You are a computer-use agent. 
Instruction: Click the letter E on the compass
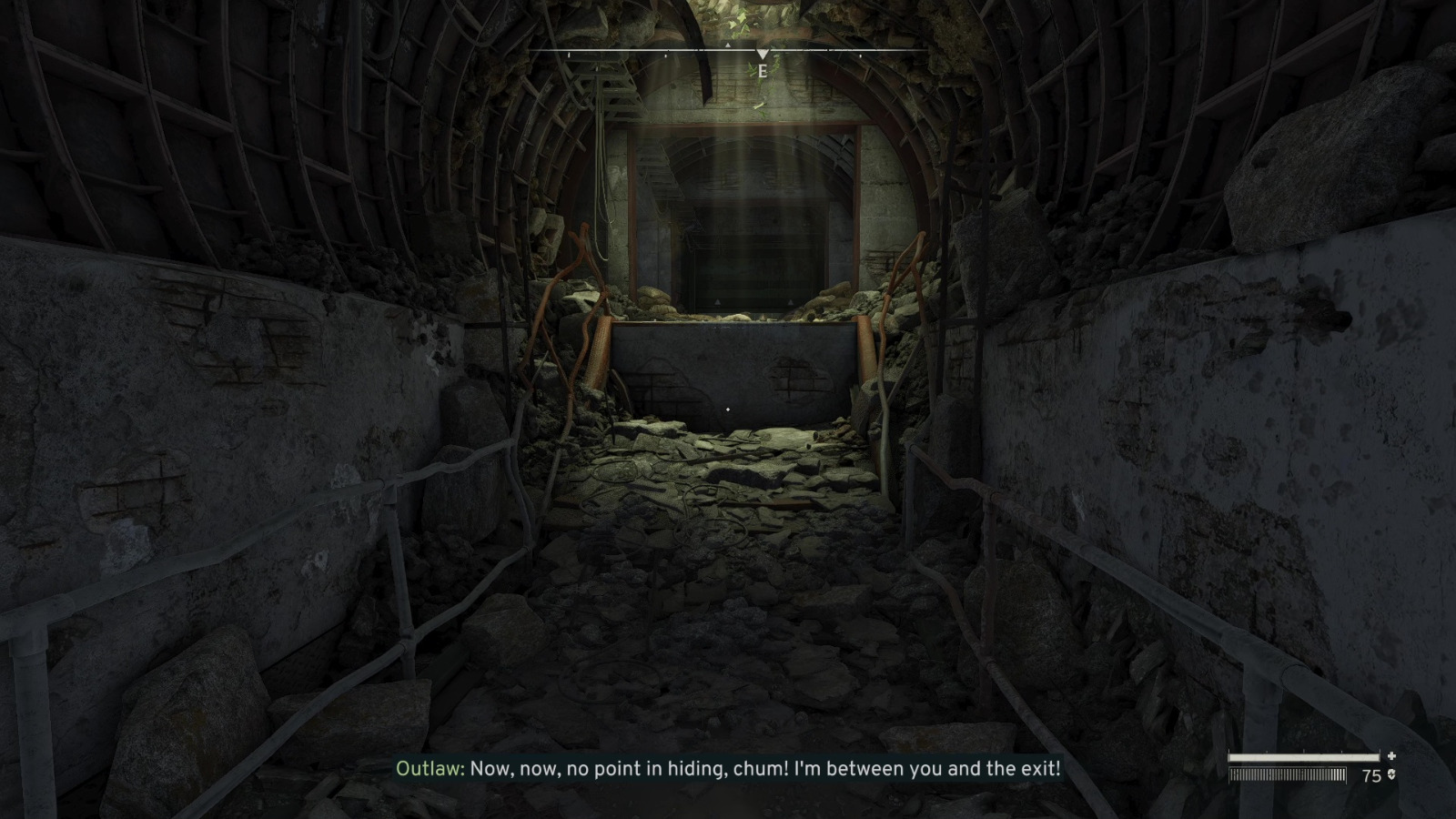(762, 70)
